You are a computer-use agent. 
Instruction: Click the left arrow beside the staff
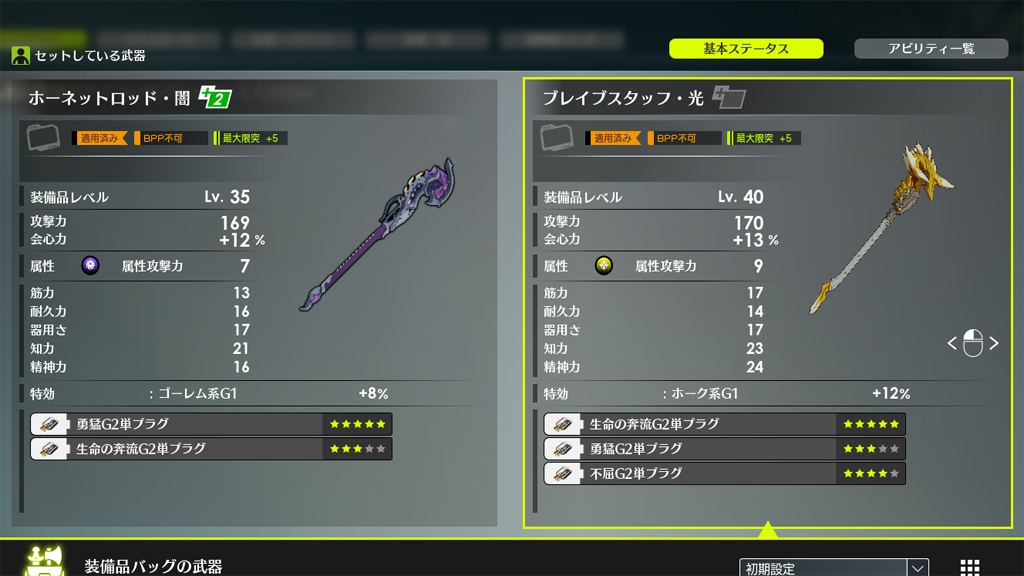pyautogui.click(x=952, y=343)
